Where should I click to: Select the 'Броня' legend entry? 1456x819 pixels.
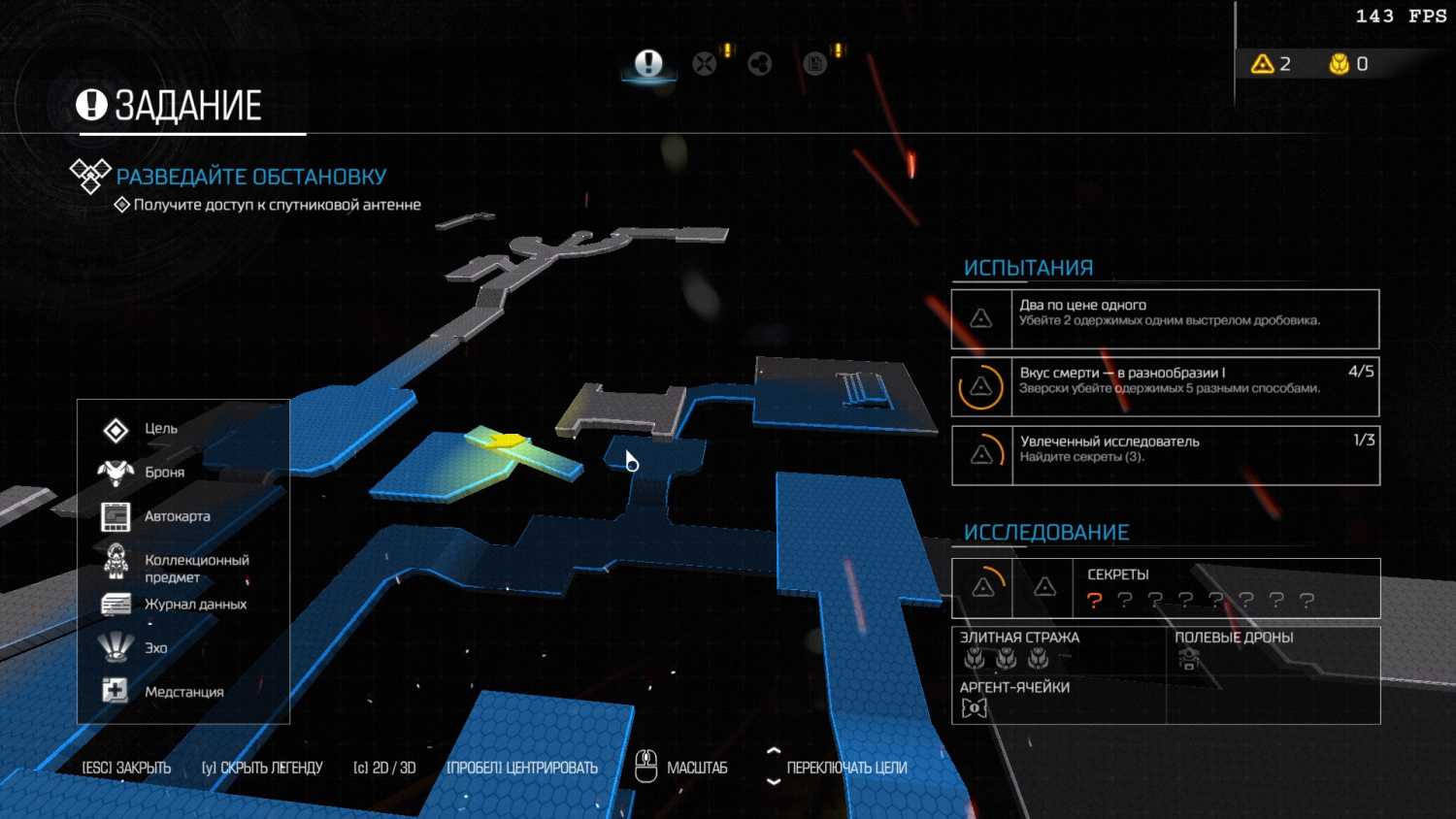(163, 473)
